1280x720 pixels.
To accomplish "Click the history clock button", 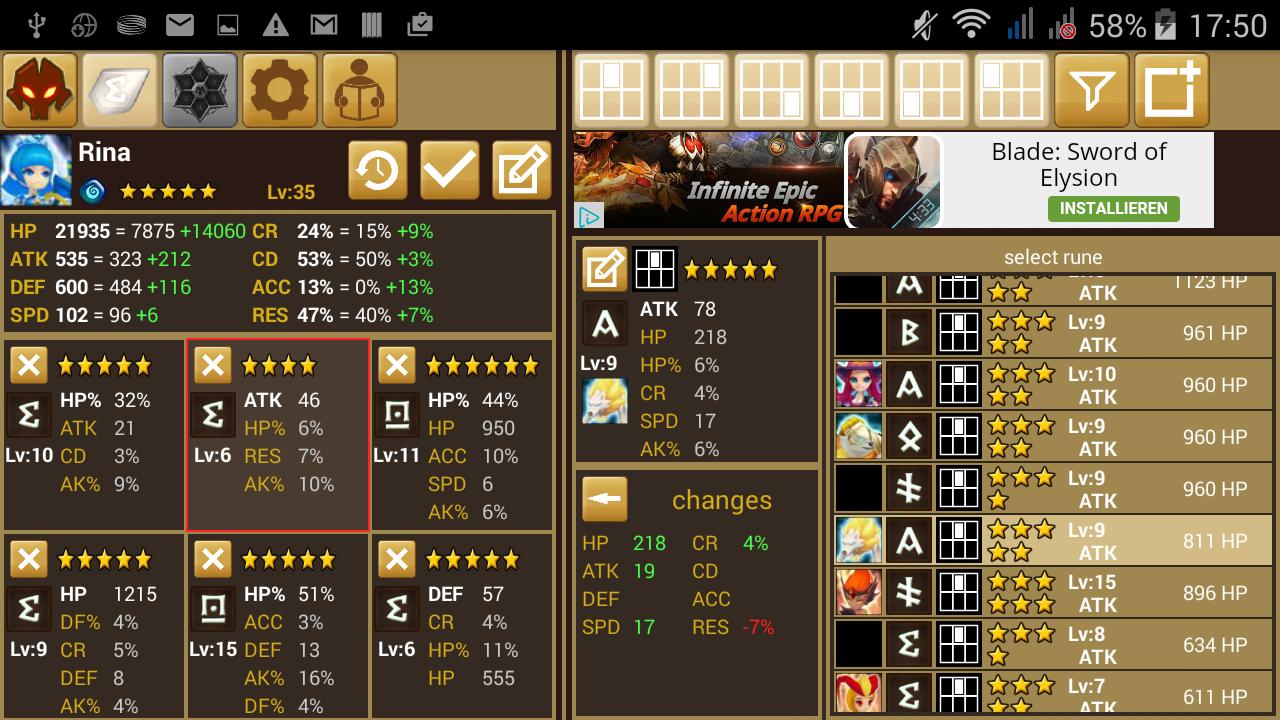I will coord(377,171).
